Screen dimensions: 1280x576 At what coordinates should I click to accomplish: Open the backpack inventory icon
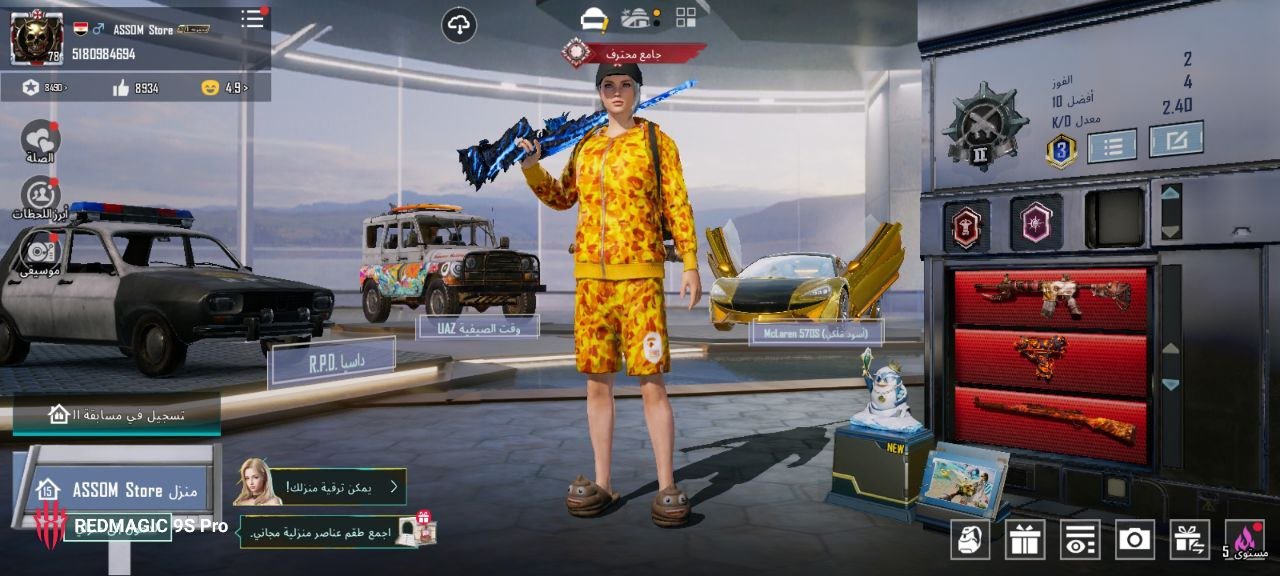click(x=970, y=539)
